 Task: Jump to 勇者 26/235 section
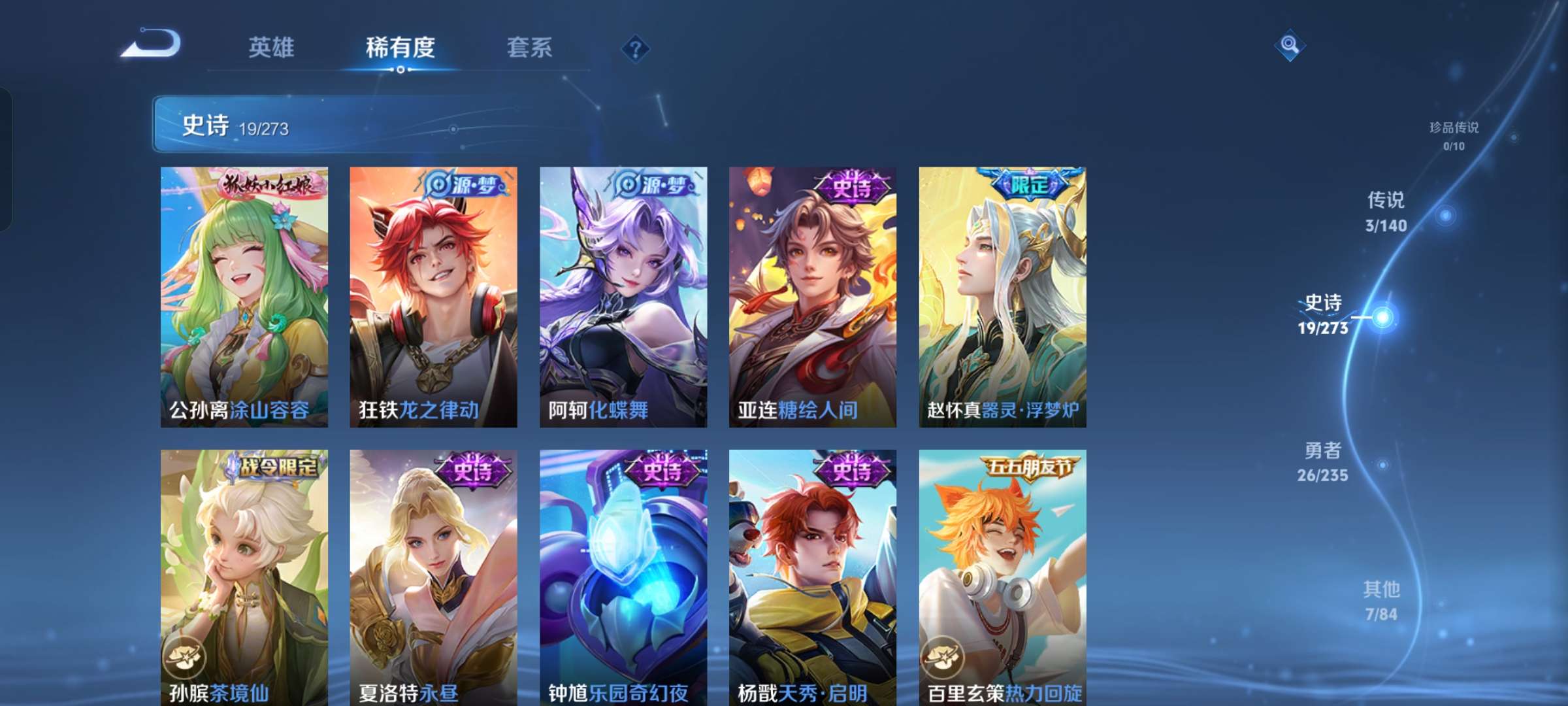click(1323, 462)
